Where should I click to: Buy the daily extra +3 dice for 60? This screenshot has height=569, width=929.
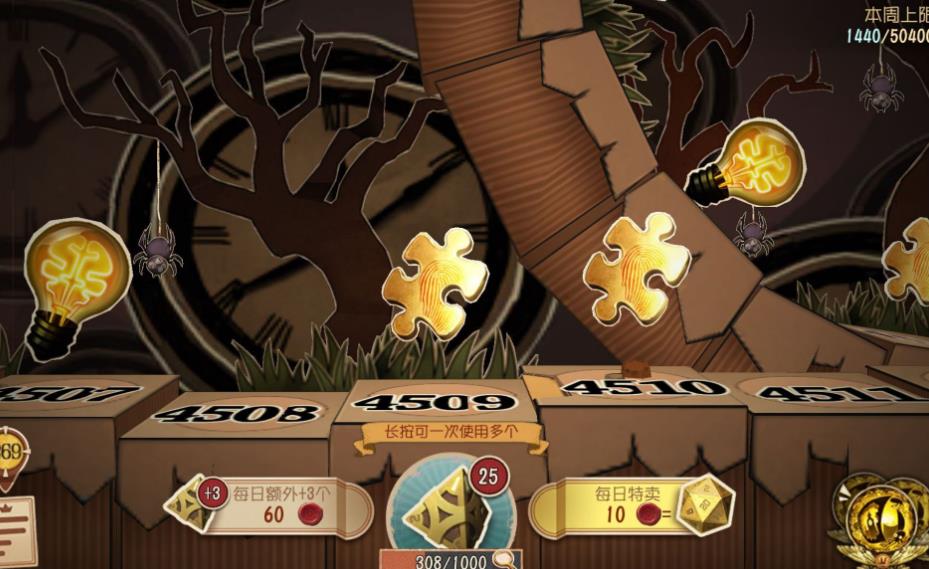pyautogui.click(x=272, y=506)
